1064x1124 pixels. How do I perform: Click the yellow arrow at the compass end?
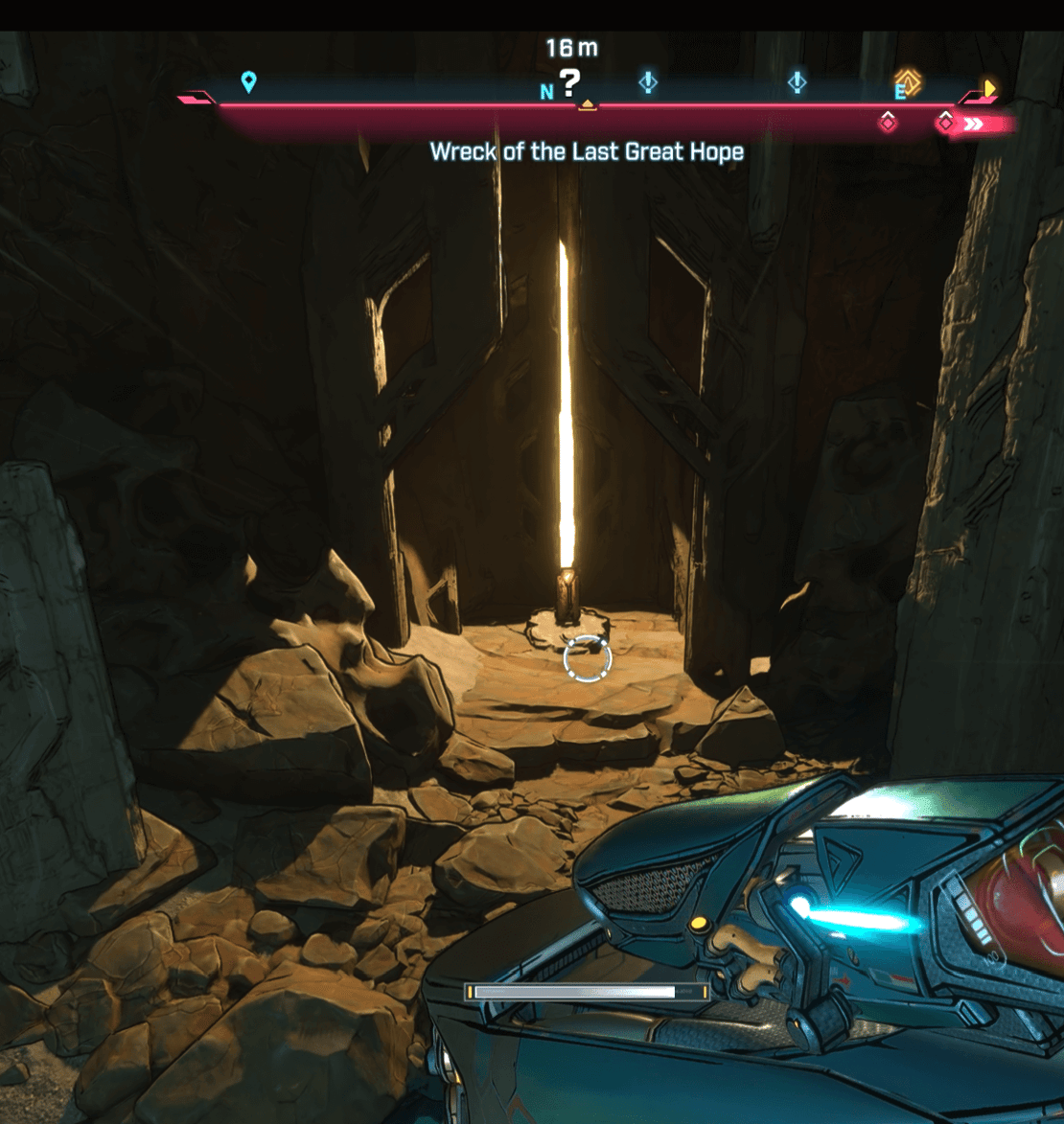pos(989,89)
